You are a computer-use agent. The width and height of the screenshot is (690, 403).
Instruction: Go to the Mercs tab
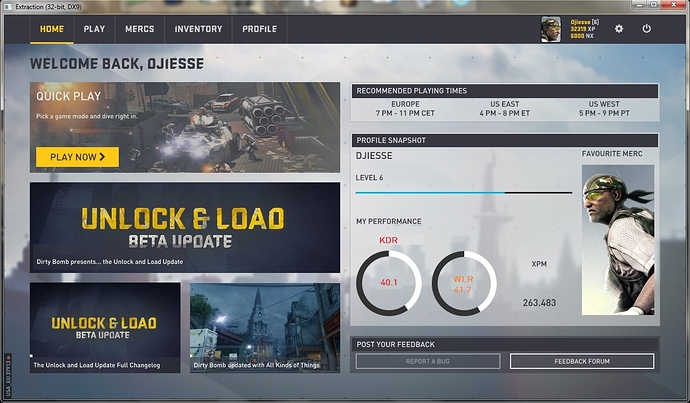(x=139, y=29)
